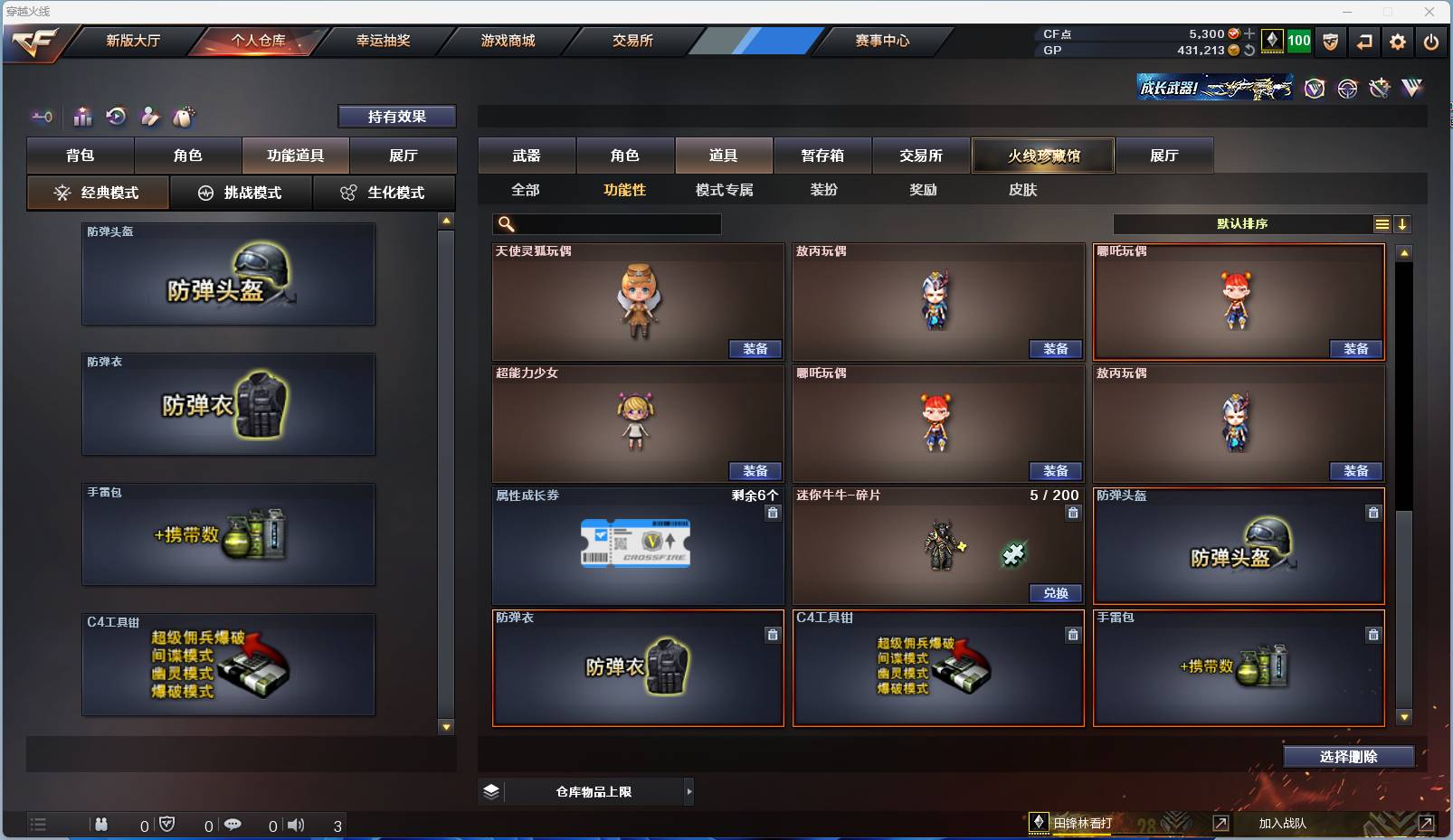Open the 火线珍藏馆 tab
The width and height of the screenshot is (1453, 840).
pyautogui.click(x=1044, y=155)
